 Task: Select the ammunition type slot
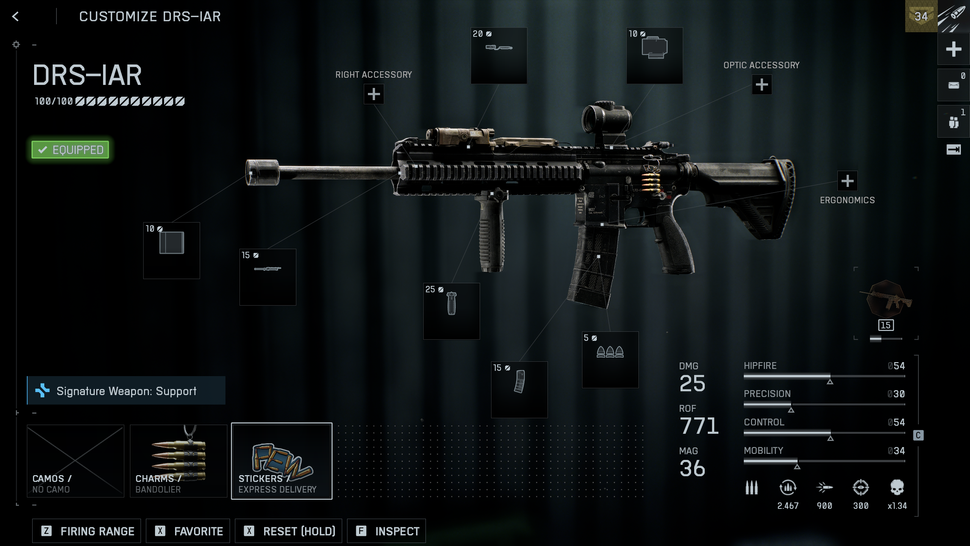tap(610, 359)
